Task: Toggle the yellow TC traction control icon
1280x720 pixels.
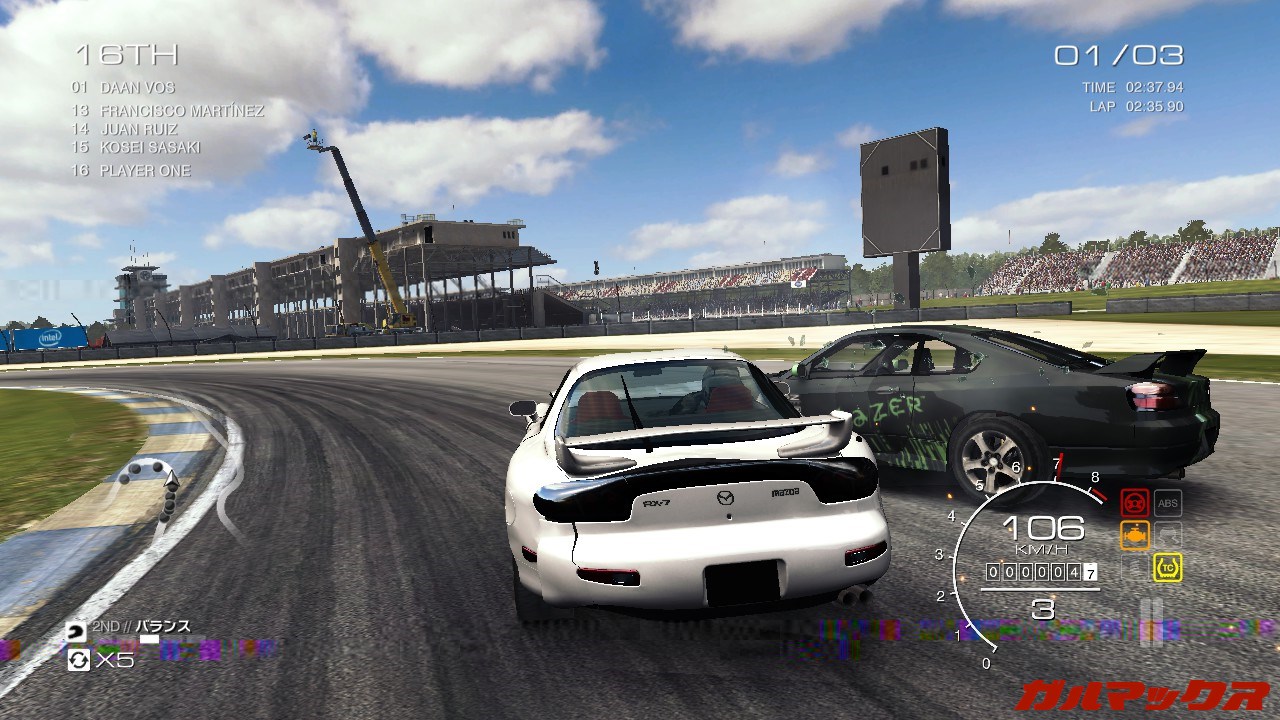Action: [1167, 568]
